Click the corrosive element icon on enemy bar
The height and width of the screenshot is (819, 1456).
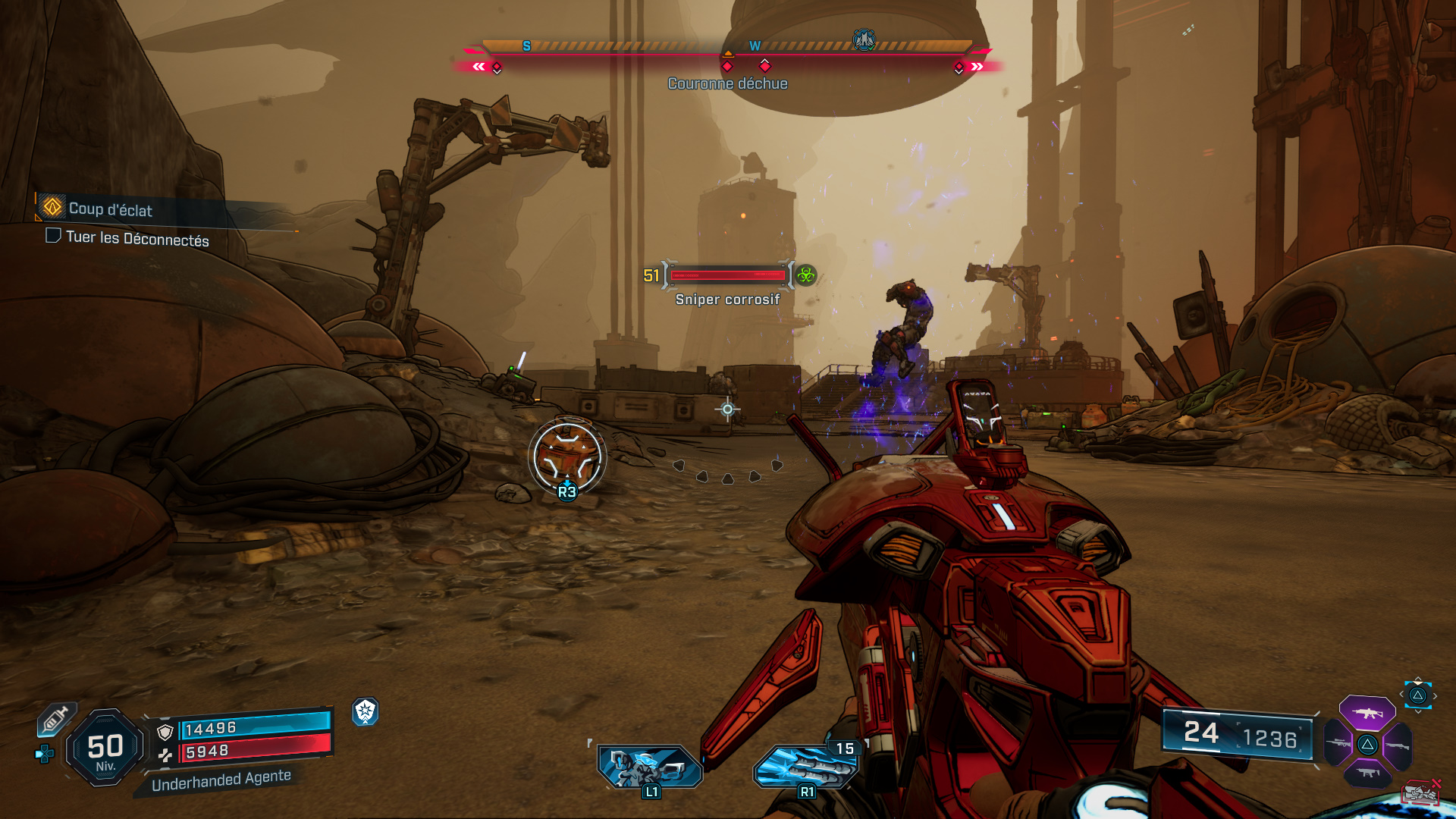tap(806, 275)
